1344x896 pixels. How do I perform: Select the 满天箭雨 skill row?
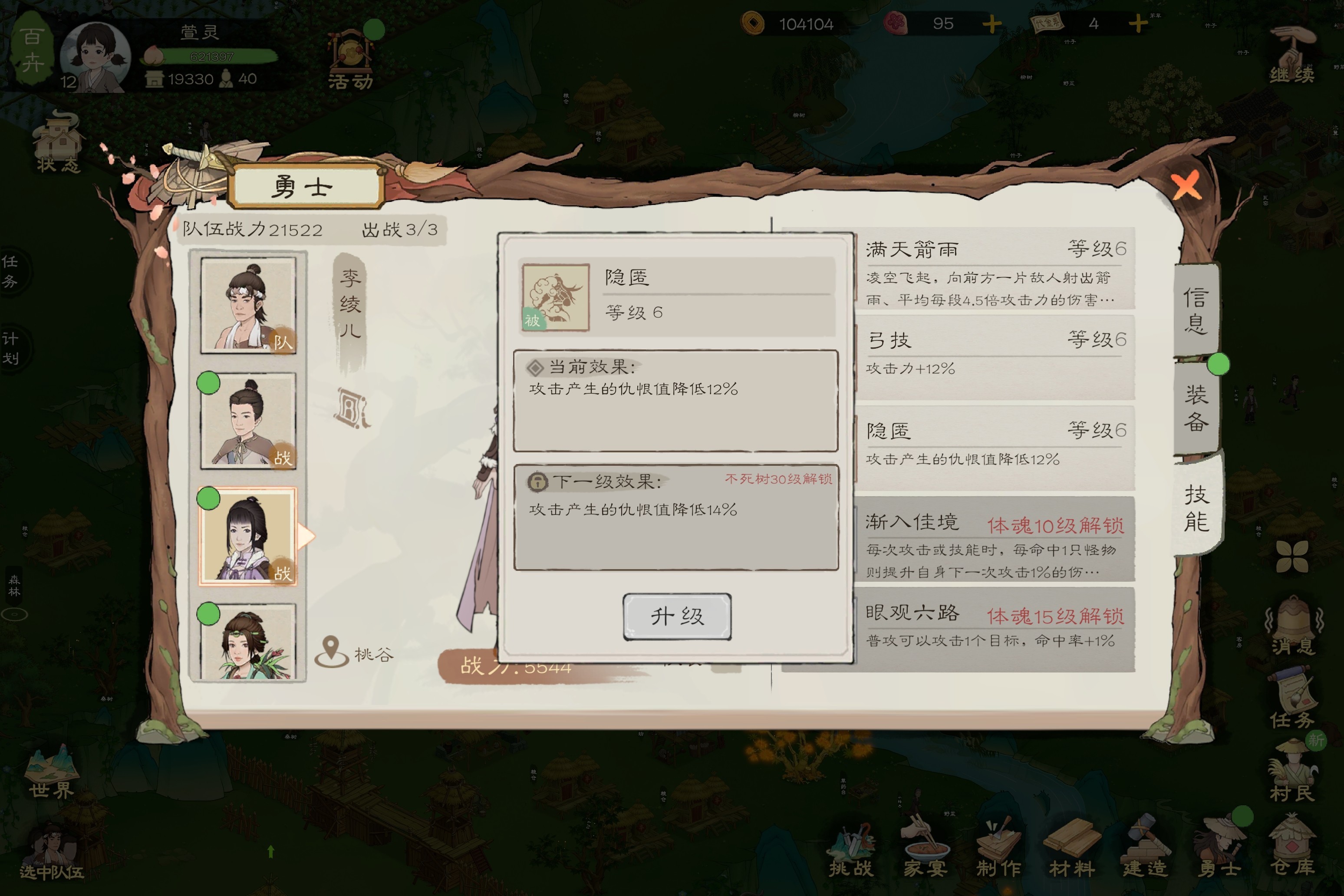[x=994, y=272]
